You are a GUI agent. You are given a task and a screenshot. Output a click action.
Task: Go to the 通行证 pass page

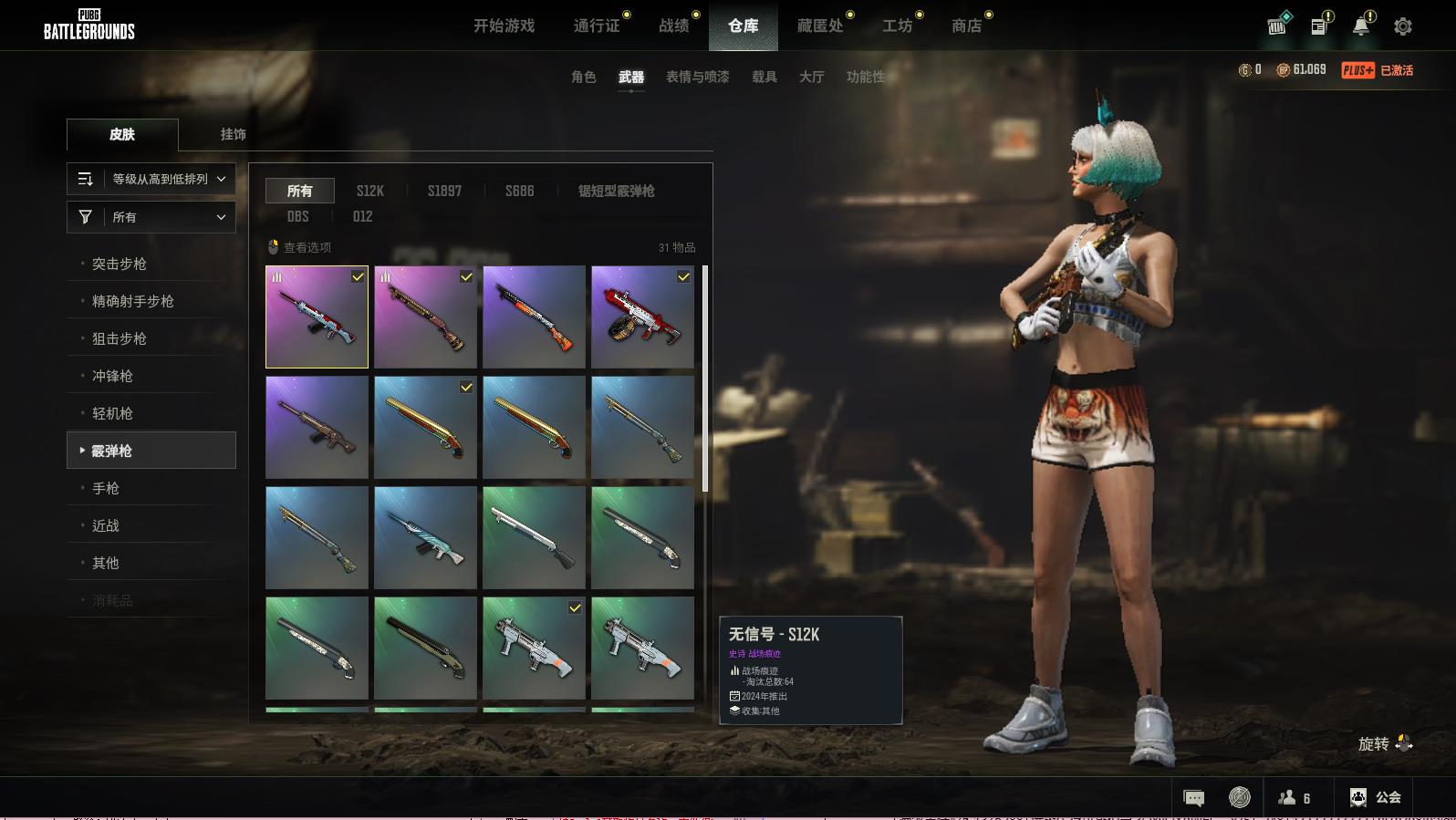tap(597, 26)
